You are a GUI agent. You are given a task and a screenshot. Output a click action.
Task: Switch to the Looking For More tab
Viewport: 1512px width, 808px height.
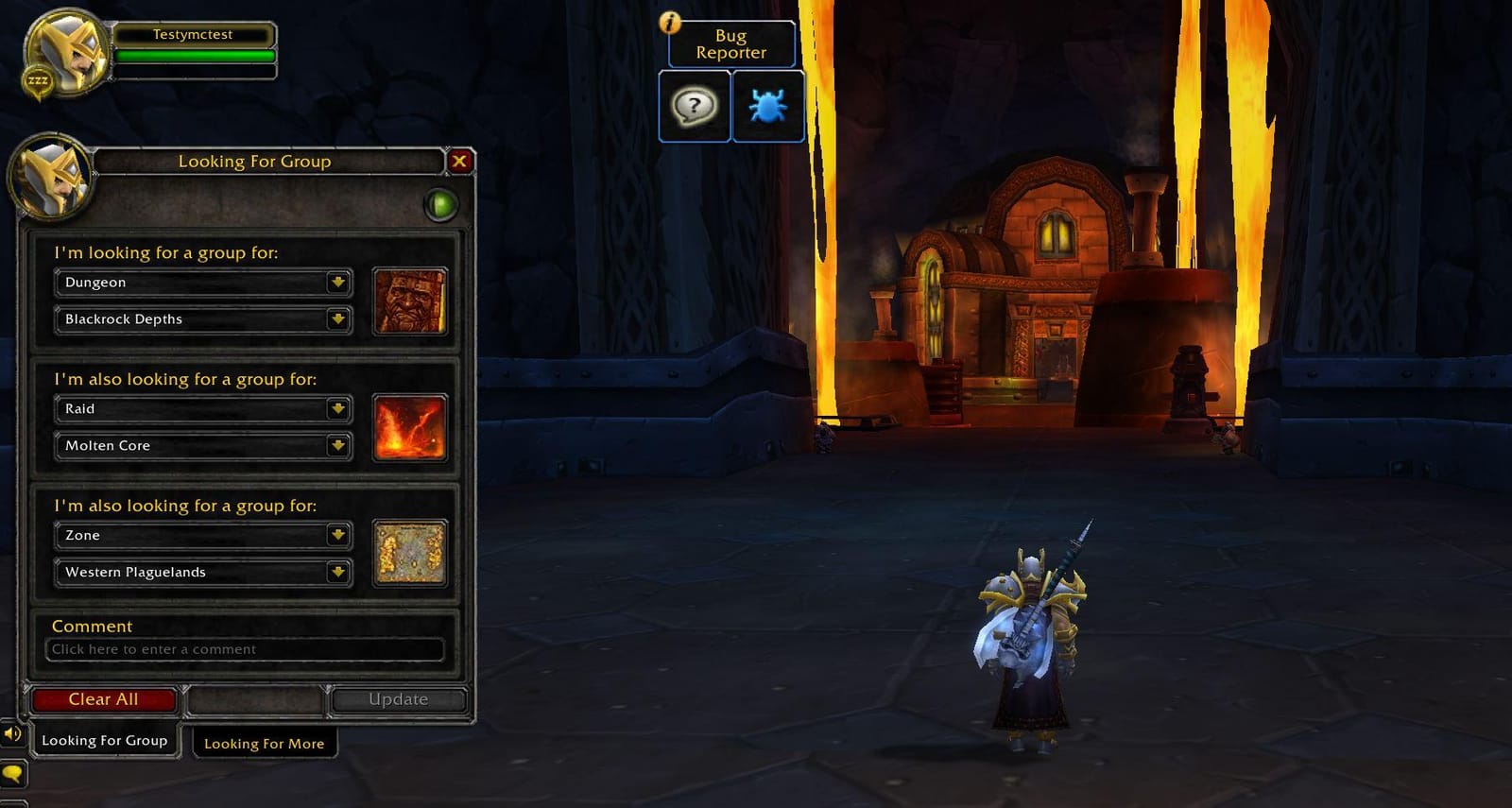(265, 744)
